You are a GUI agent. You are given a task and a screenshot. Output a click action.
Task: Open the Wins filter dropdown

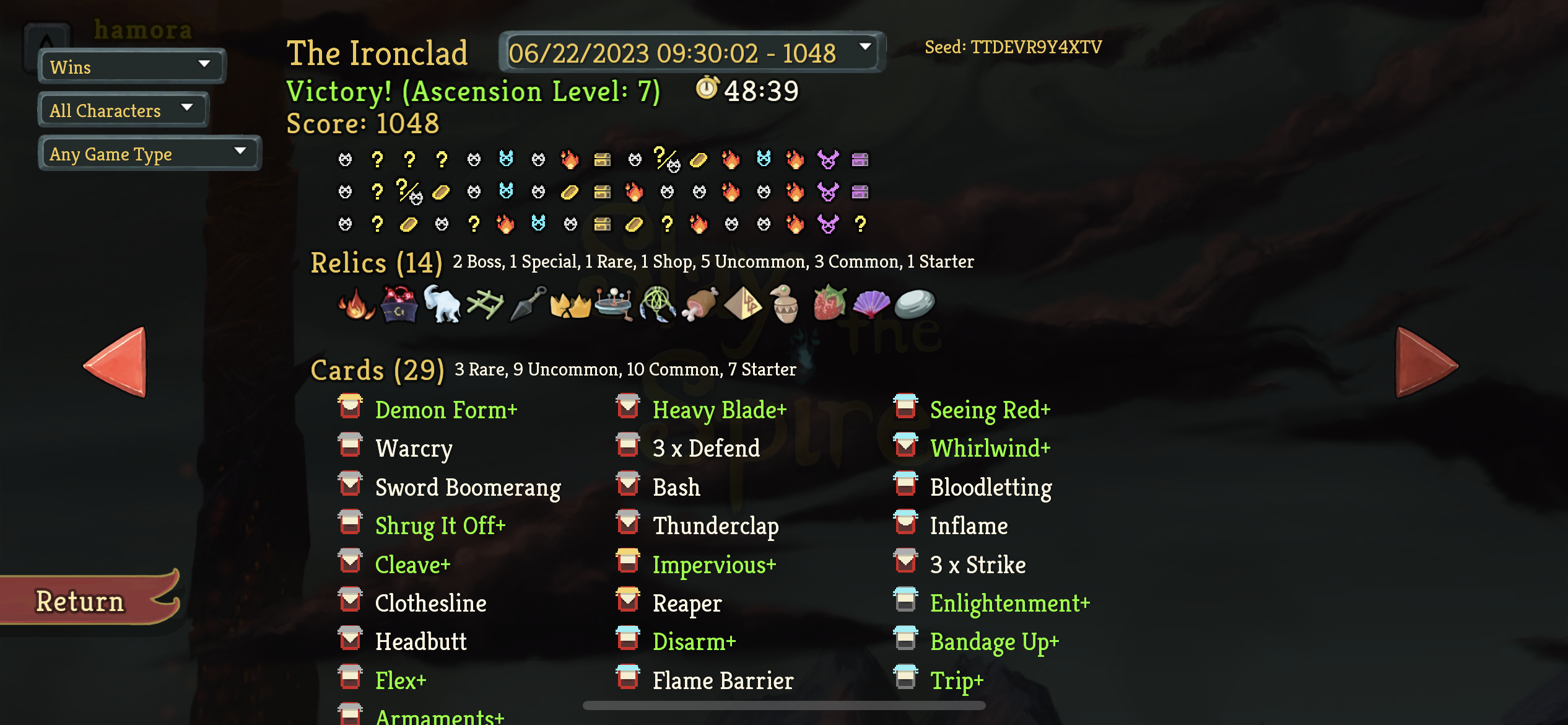(131, 66)
